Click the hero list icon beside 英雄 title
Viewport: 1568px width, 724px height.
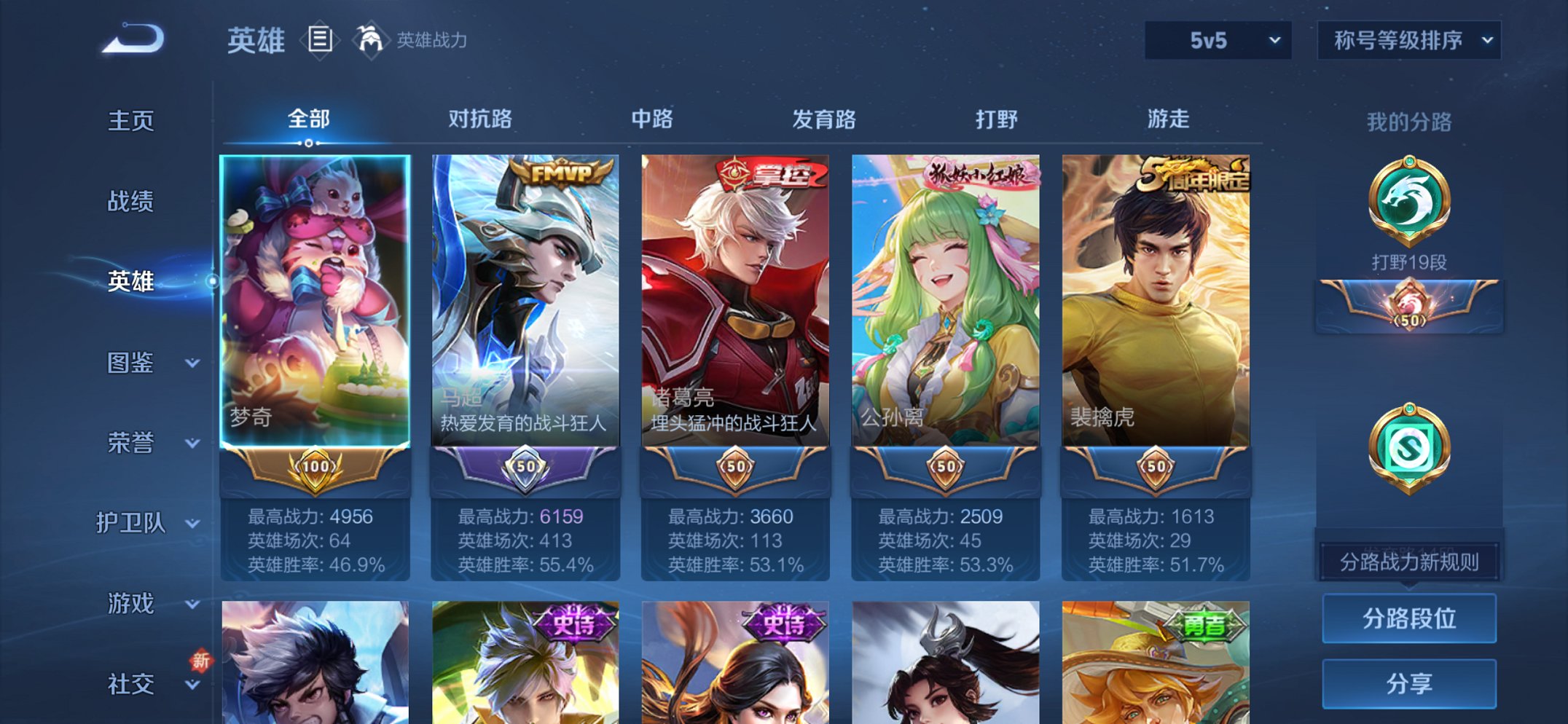[321, 41]
